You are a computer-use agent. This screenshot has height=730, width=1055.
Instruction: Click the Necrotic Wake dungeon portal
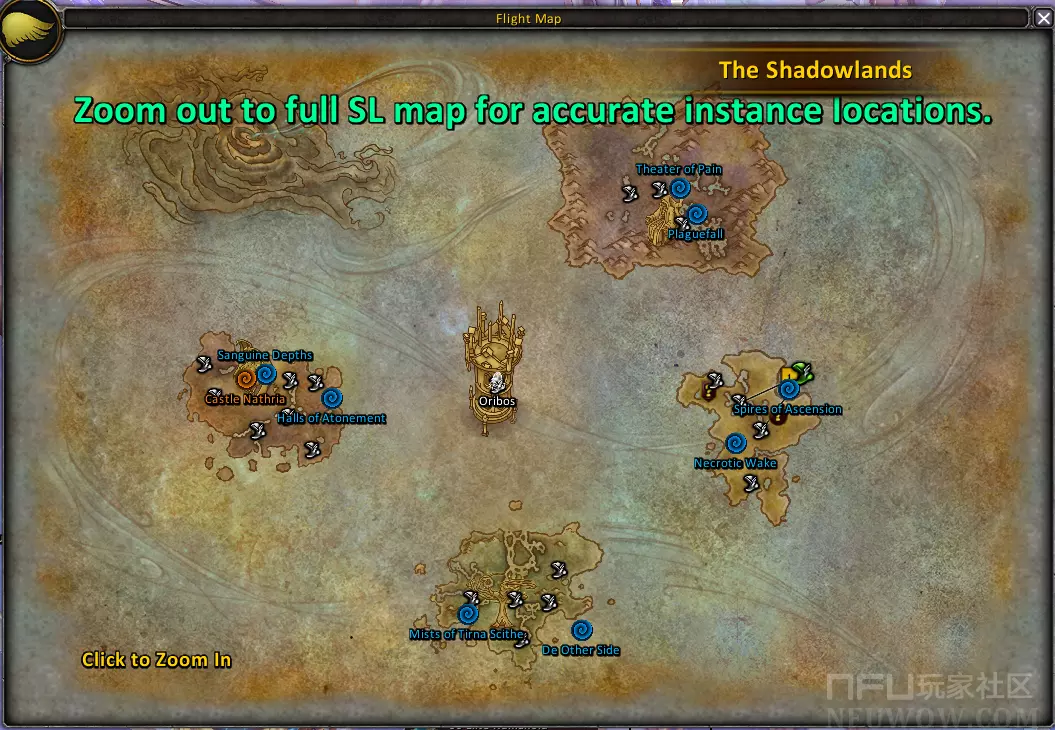tap(735, 443)
